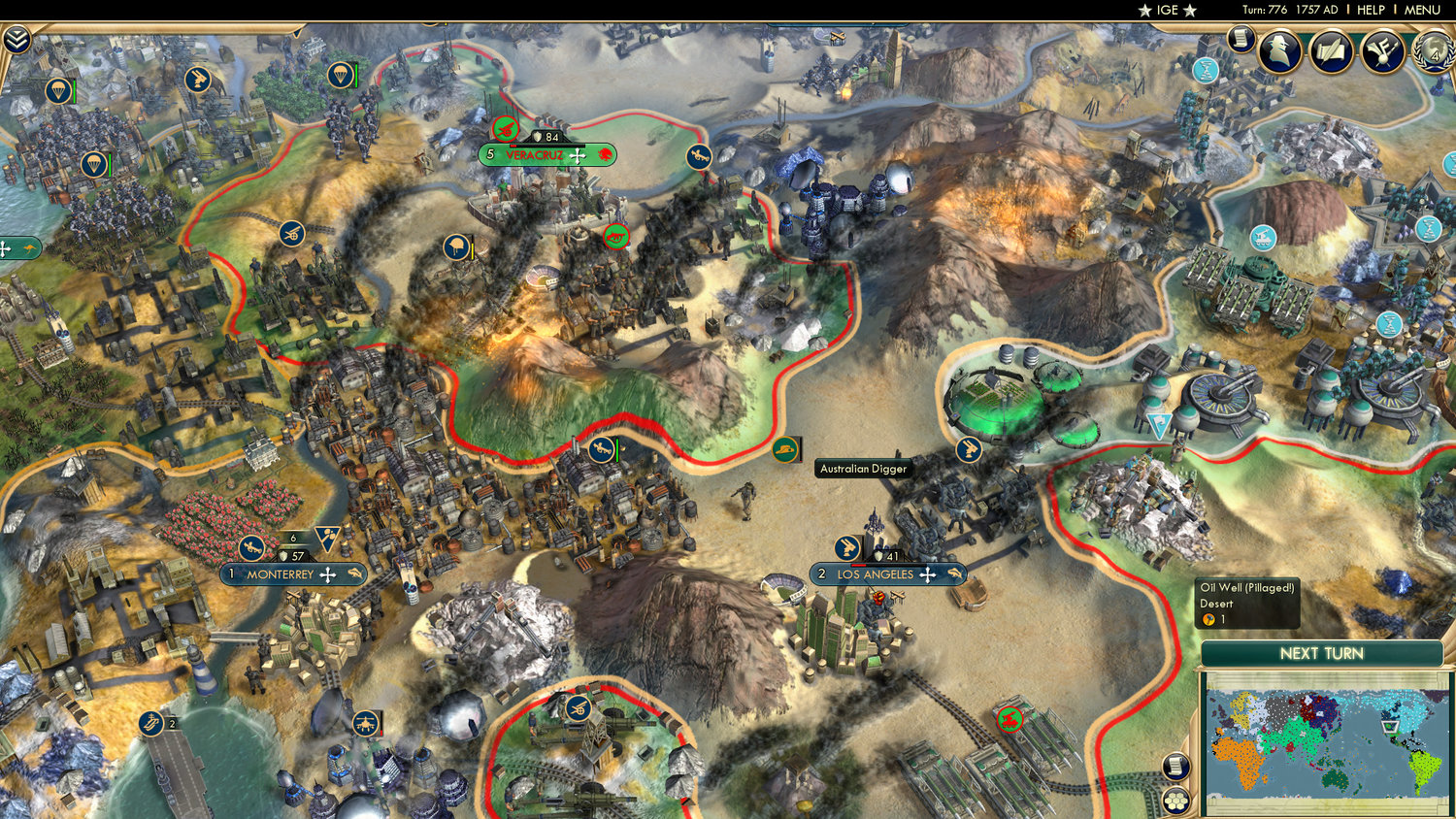Viewport: 1456px width, 819px height.
Task: Open the Espionage overview spy icon
Action: tap(1281, 51)
